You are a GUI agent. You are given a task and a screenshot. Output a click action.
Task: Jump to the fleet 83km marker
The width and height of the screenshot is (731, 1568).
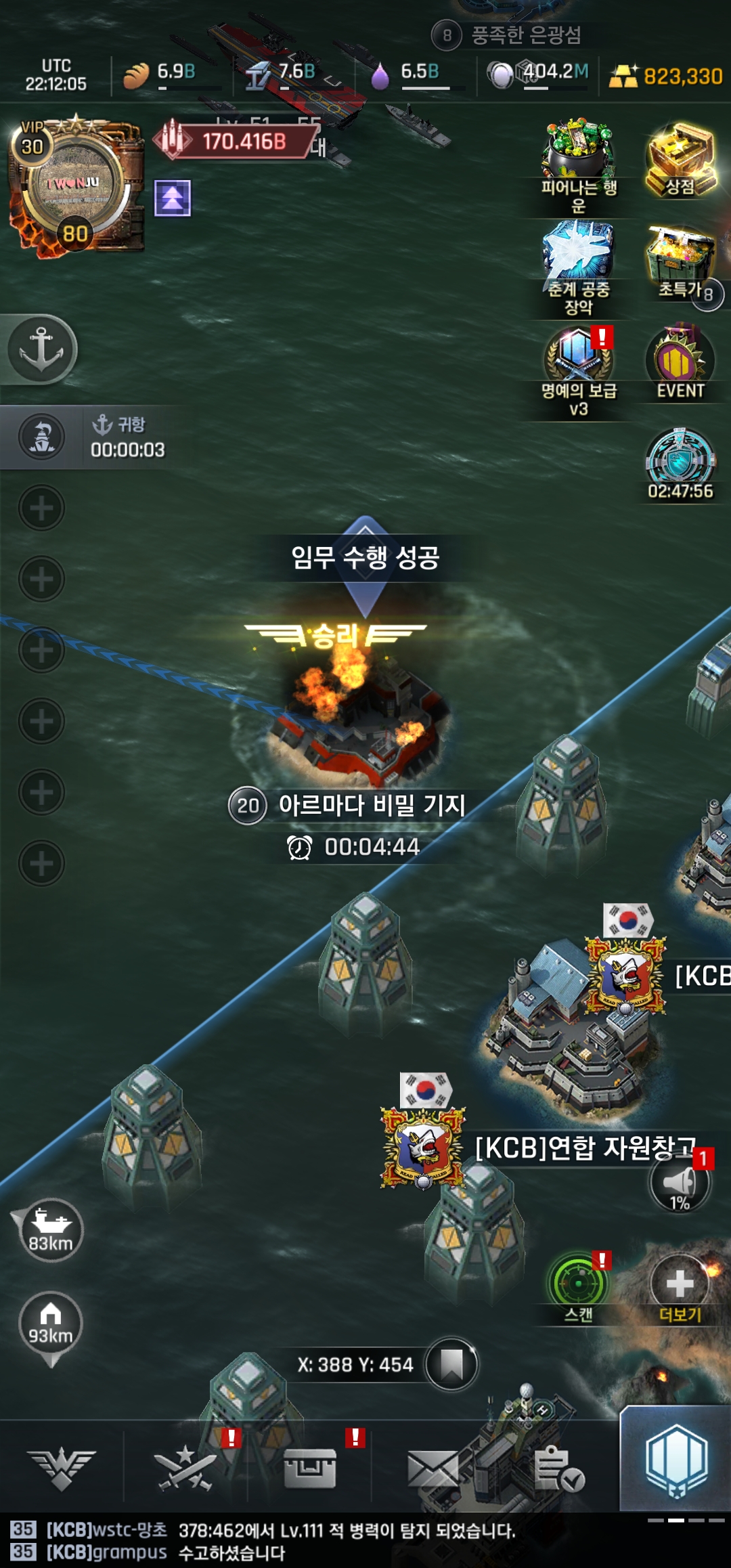tap(51, 1230)
